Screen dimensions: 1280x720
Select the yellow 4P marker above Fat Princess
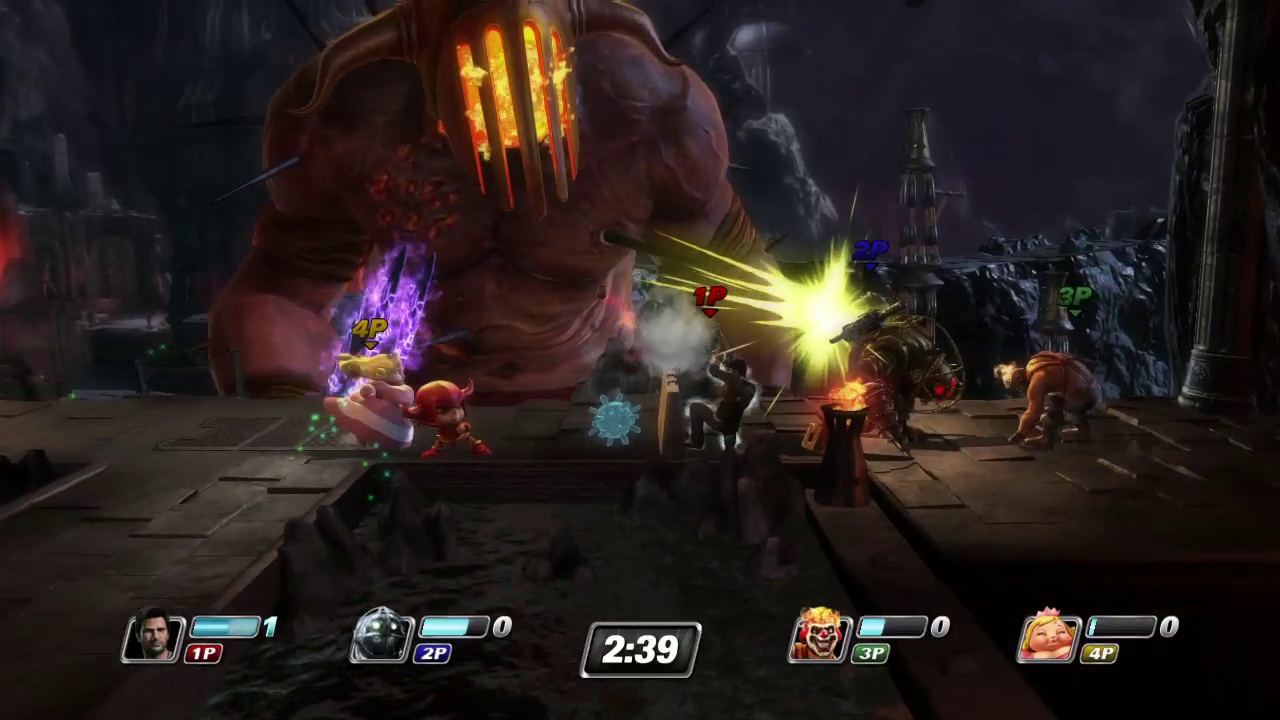point(369,330)
